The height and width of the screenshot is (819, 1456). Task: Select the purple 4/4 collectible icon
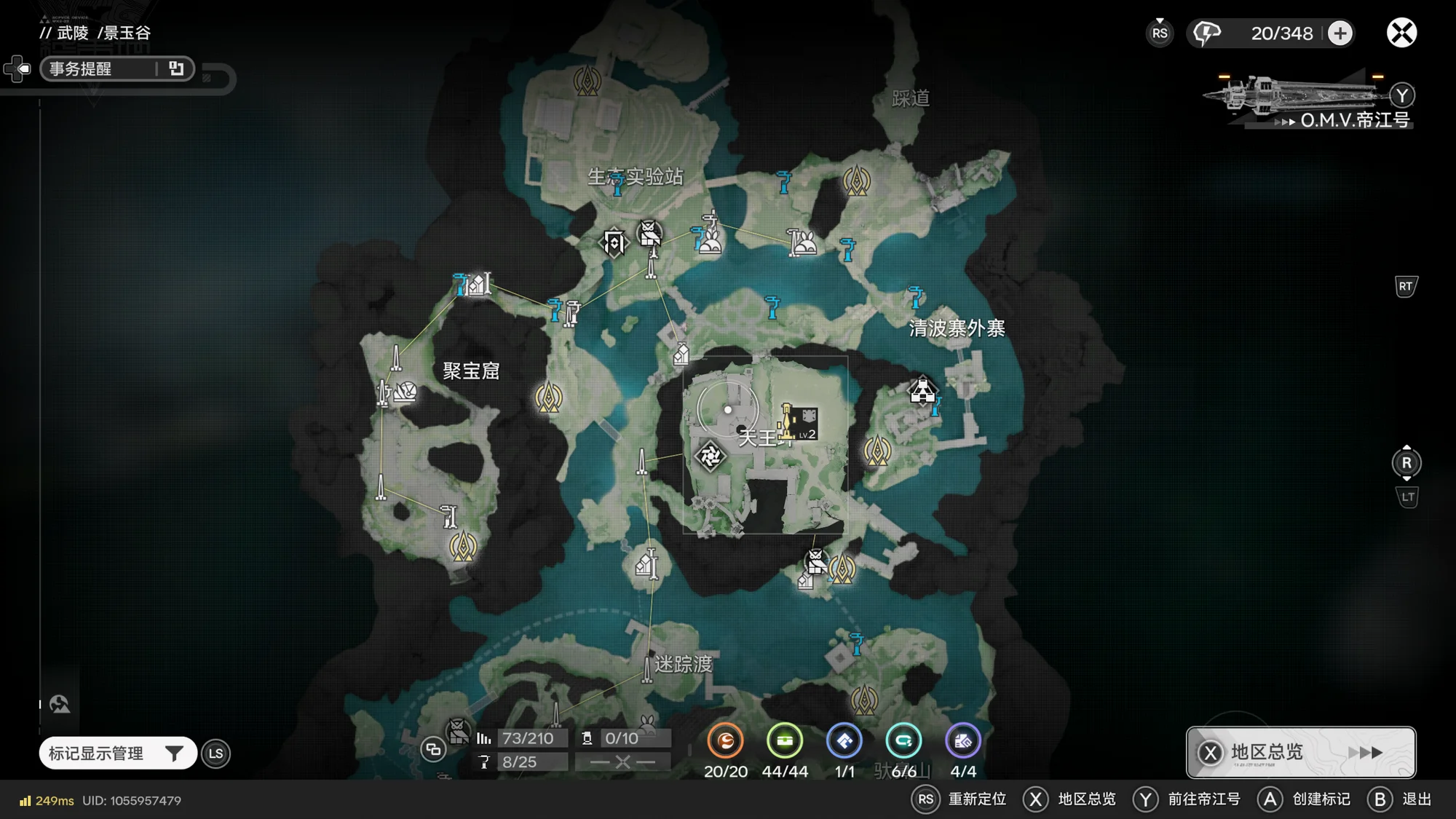tap(962, 741)
